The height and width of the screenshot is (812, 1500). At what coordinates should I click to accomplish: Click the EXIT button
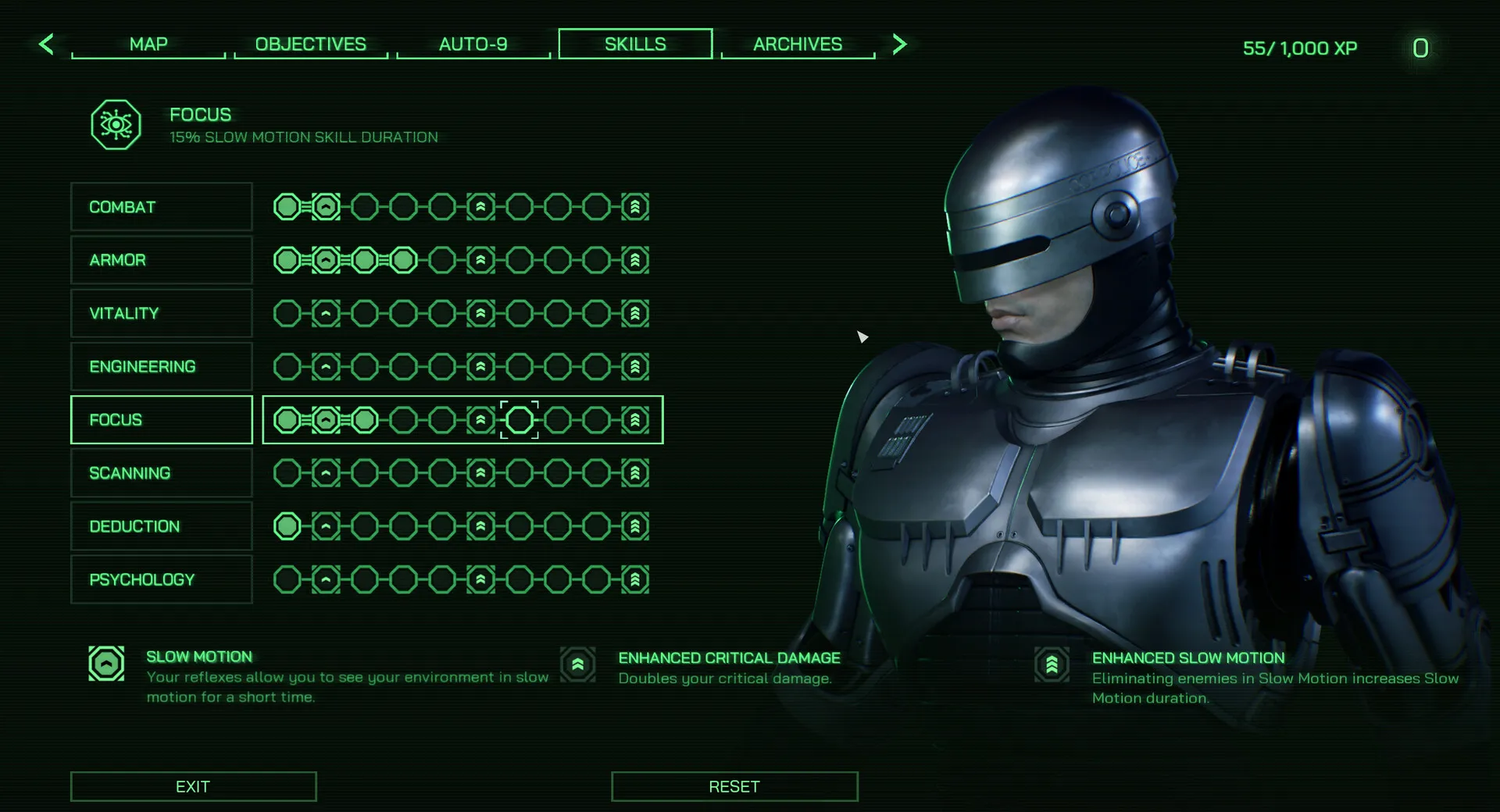point(193,786)
